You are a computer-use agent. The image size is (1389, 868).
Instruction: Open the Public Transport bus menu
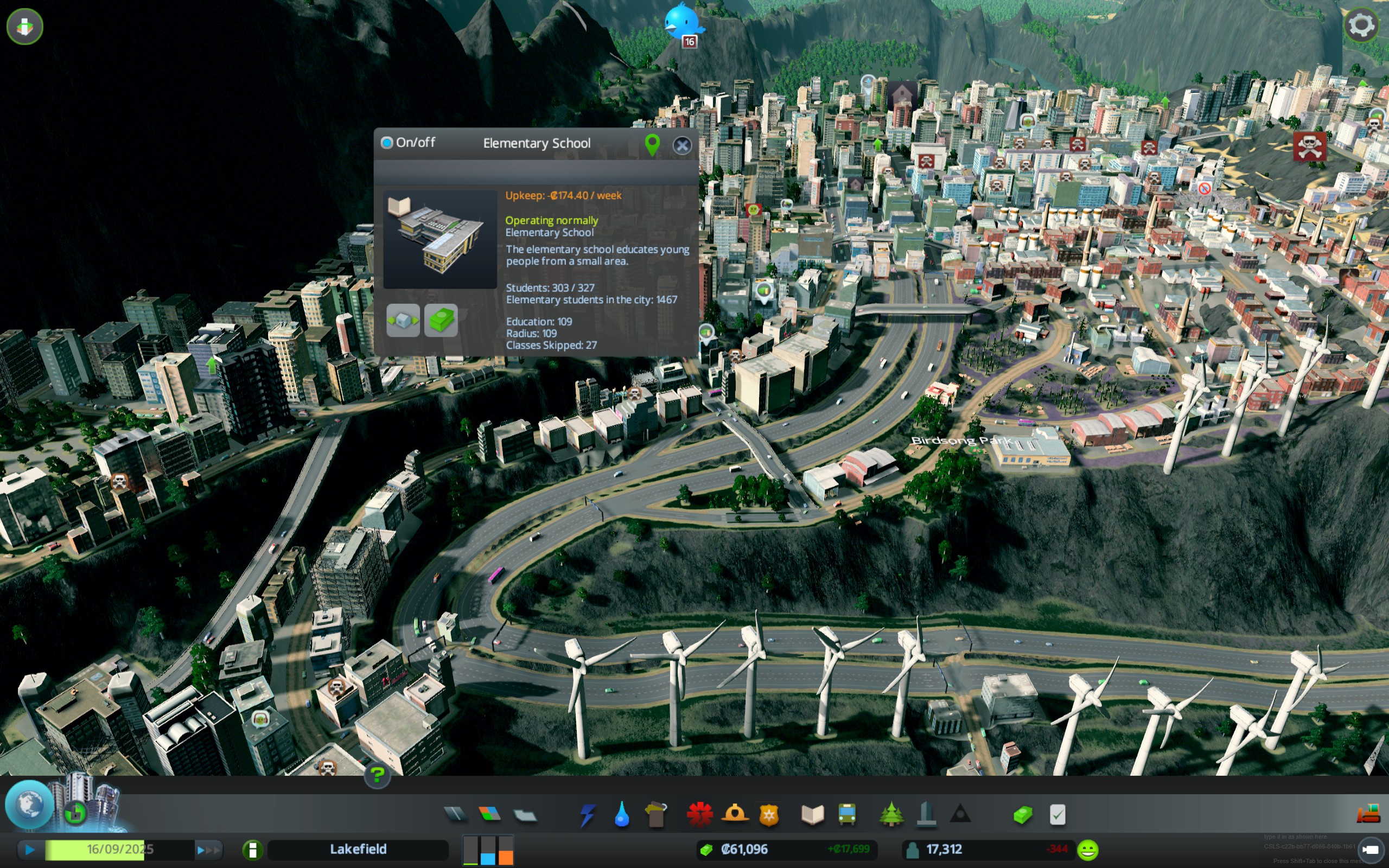pos(847,815)
